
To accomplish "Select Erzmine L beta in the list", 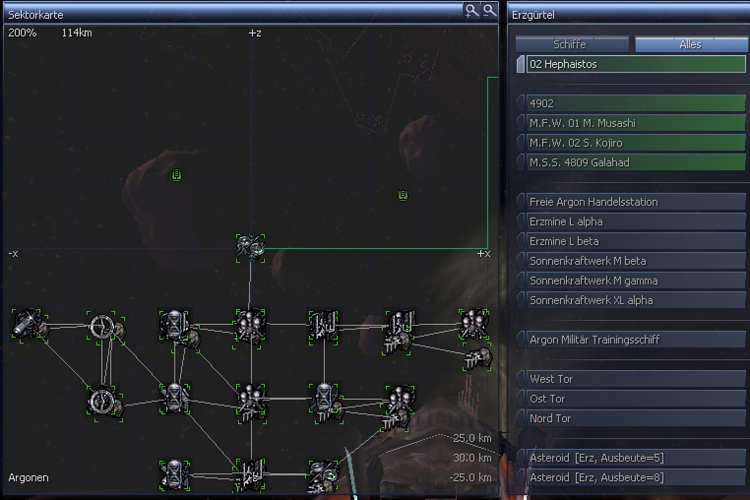I will click(635, 241).
